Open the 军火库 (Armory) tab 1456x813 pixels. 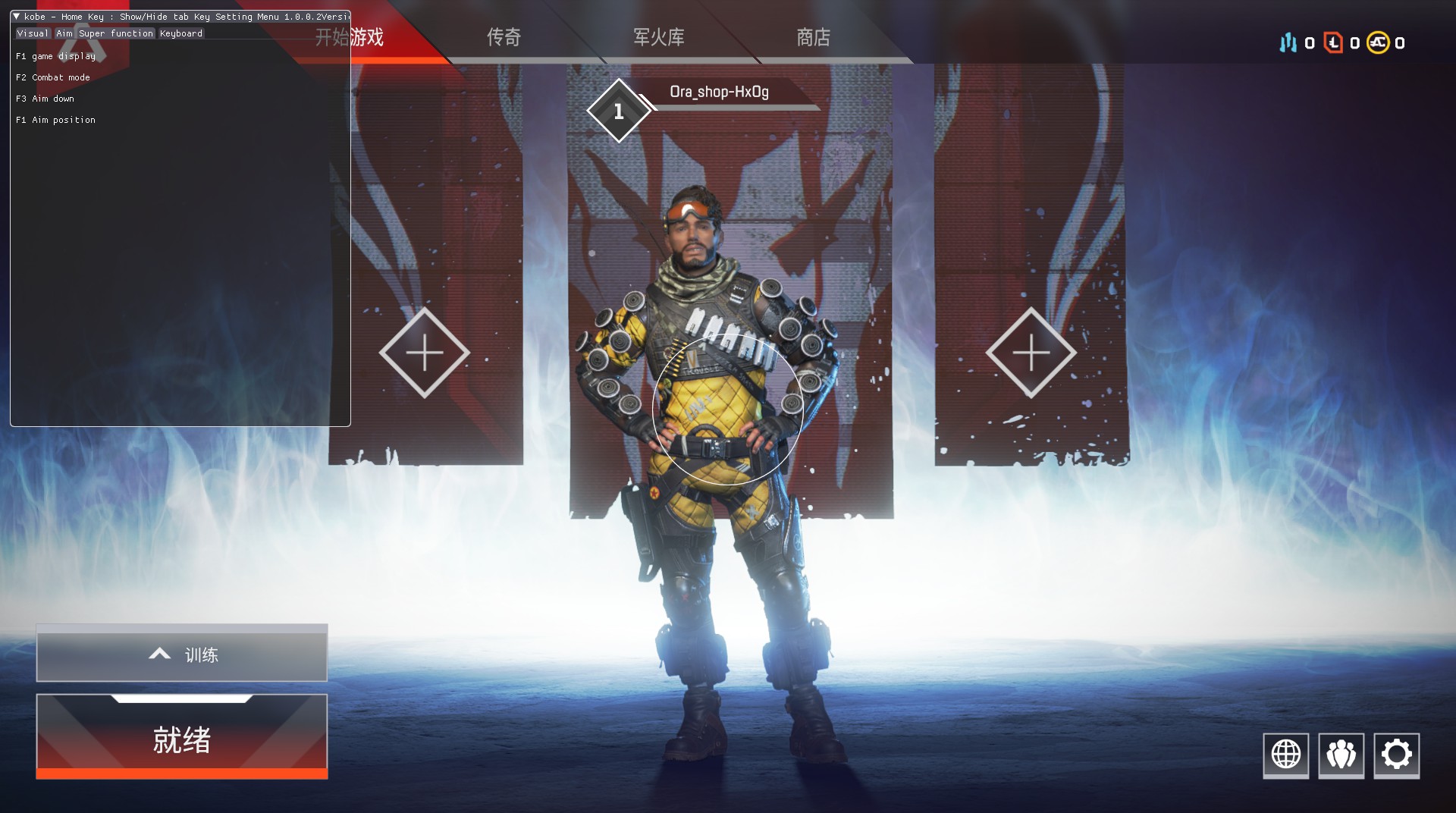658,37
